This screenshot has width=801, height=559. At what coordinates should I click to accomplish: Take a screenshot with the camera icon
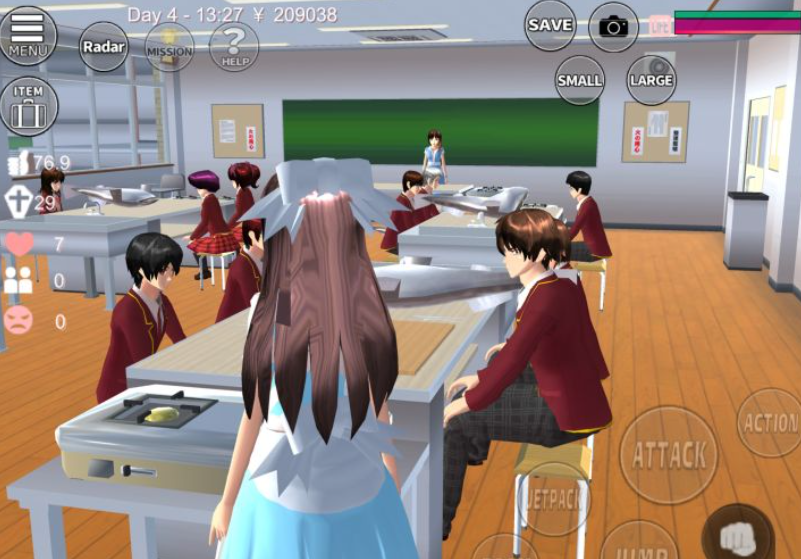613,26
